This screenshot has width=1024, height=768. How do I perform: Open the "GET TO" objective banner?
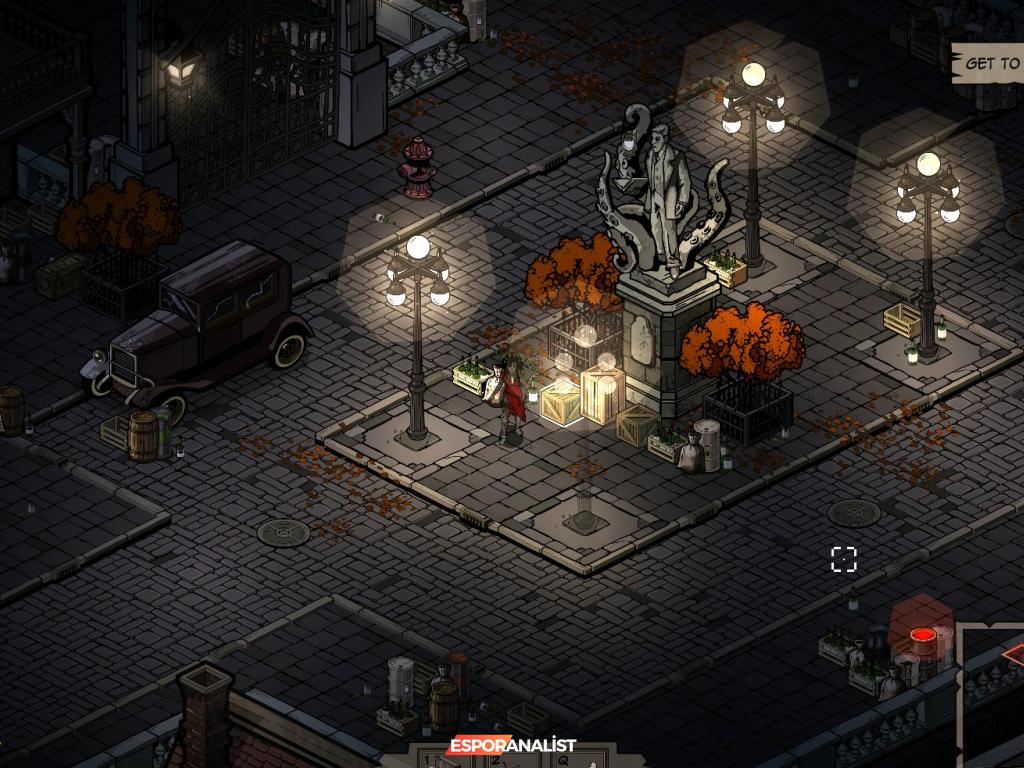tap(990, 64)
